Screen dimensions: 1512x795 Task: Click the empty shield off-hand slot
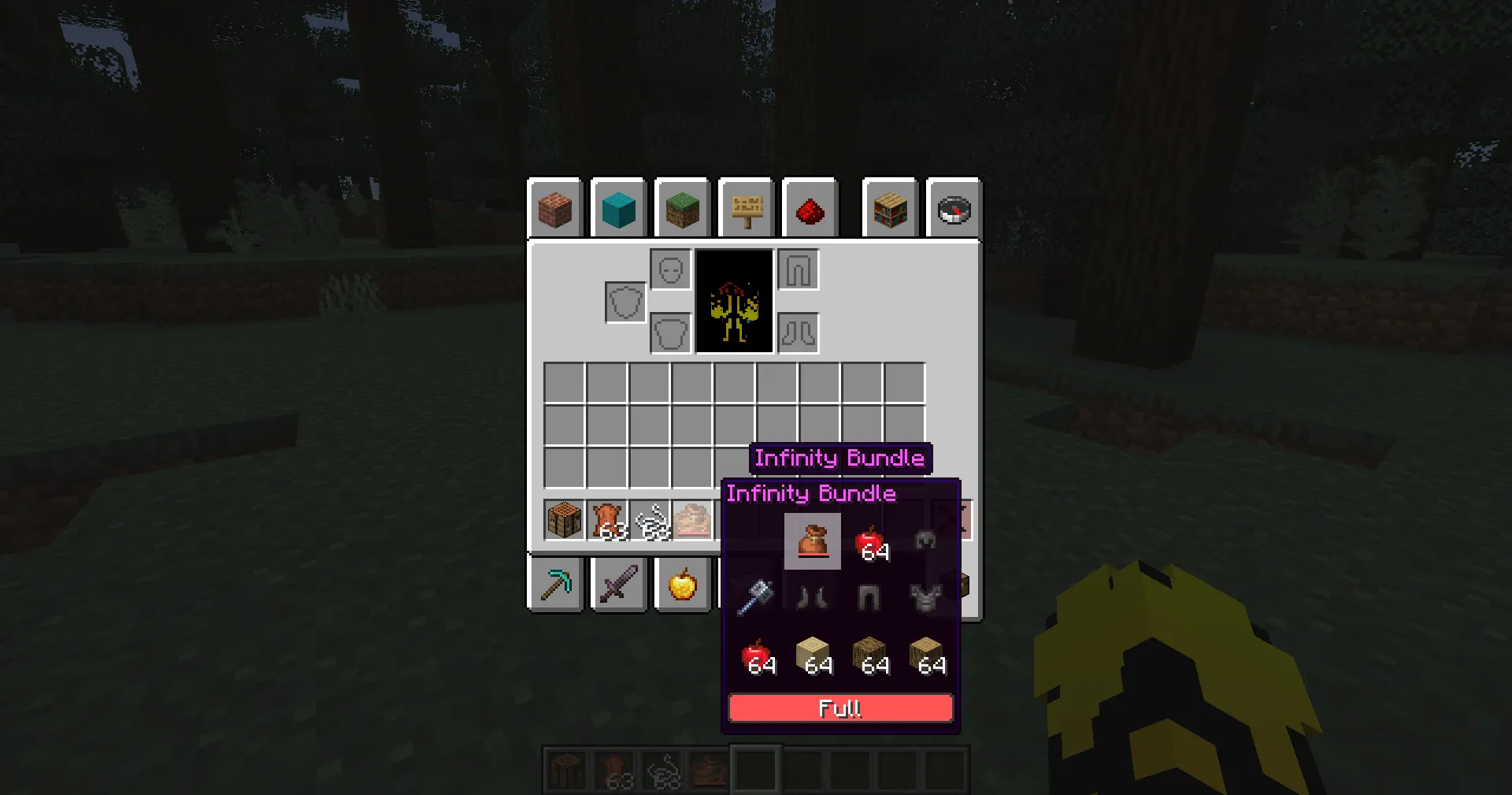click(624, 301)
